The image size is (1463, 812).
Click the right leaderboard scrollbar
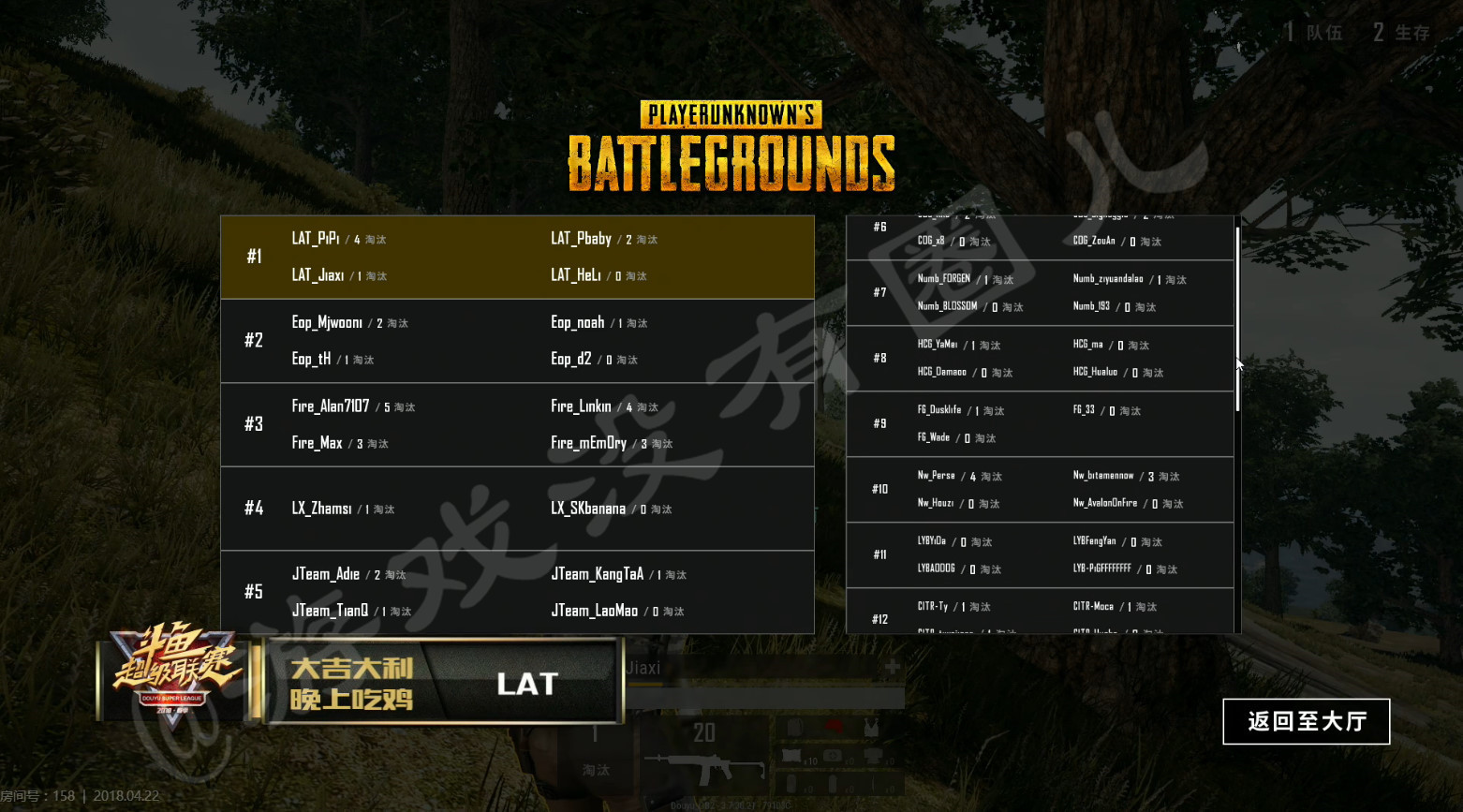(x=1237, y=318)
